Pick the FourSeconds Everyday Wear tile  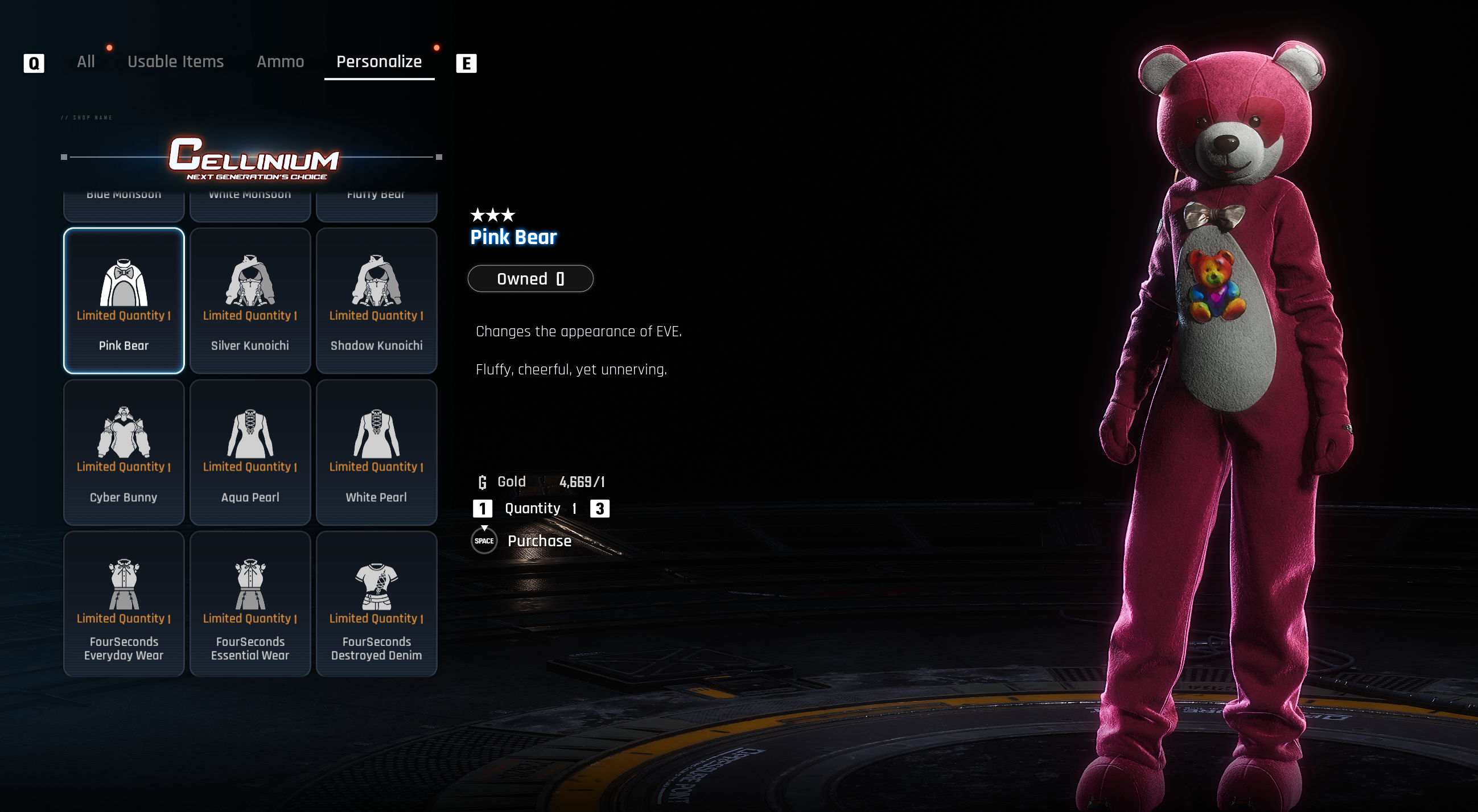[123, 604]
